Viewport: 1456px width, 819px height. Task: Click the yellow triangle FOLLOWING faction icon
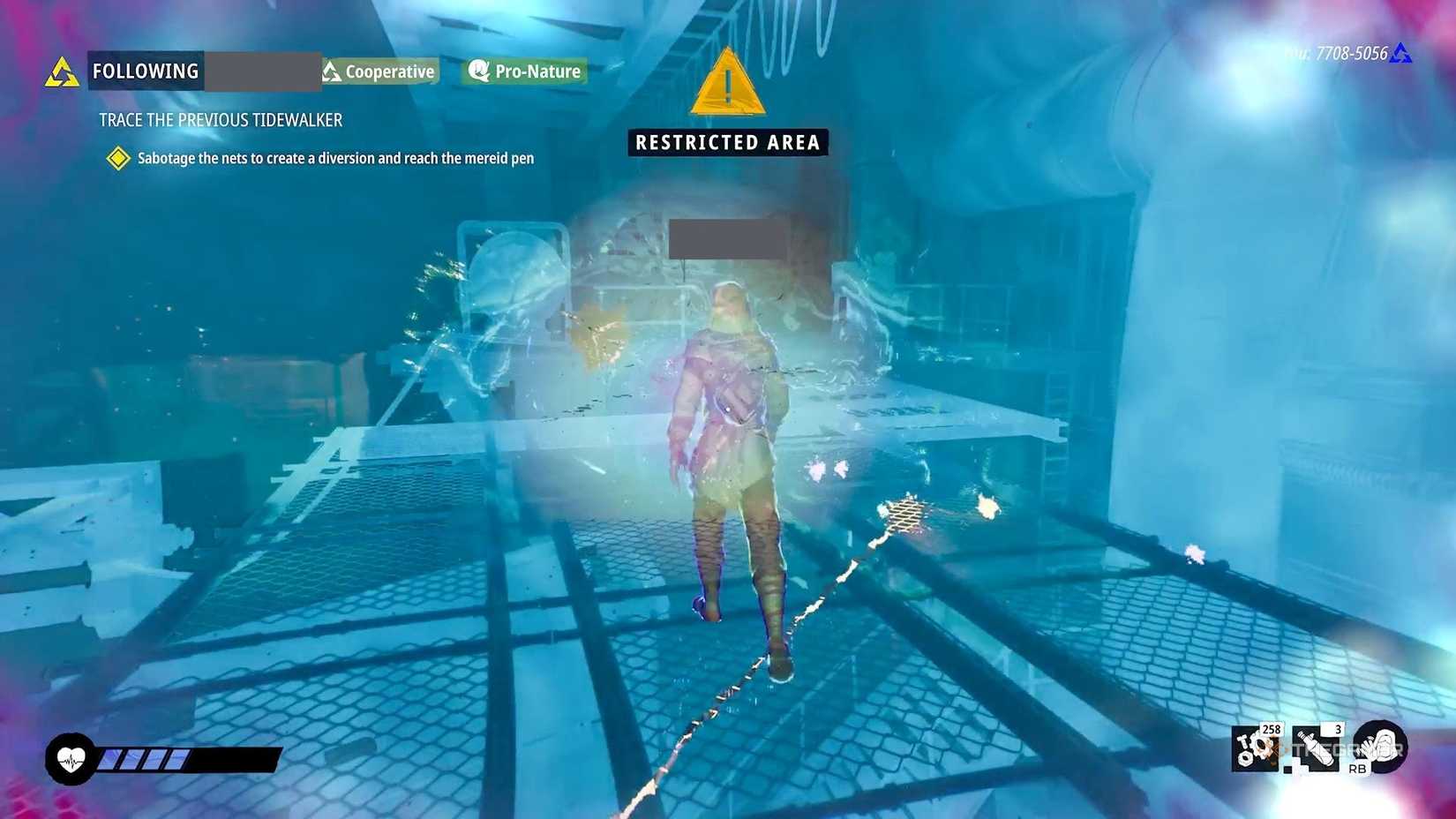tap(60, 66)
